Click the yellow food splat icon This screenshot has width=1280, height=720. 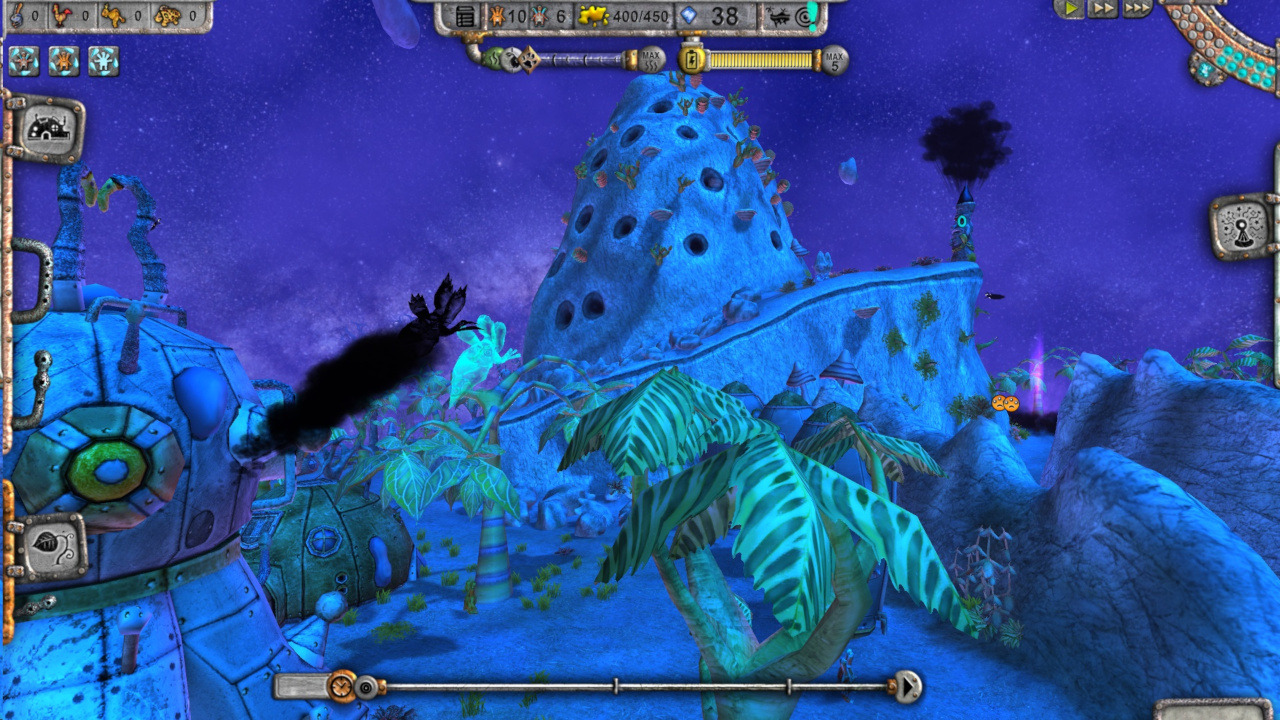coord(595,16)
